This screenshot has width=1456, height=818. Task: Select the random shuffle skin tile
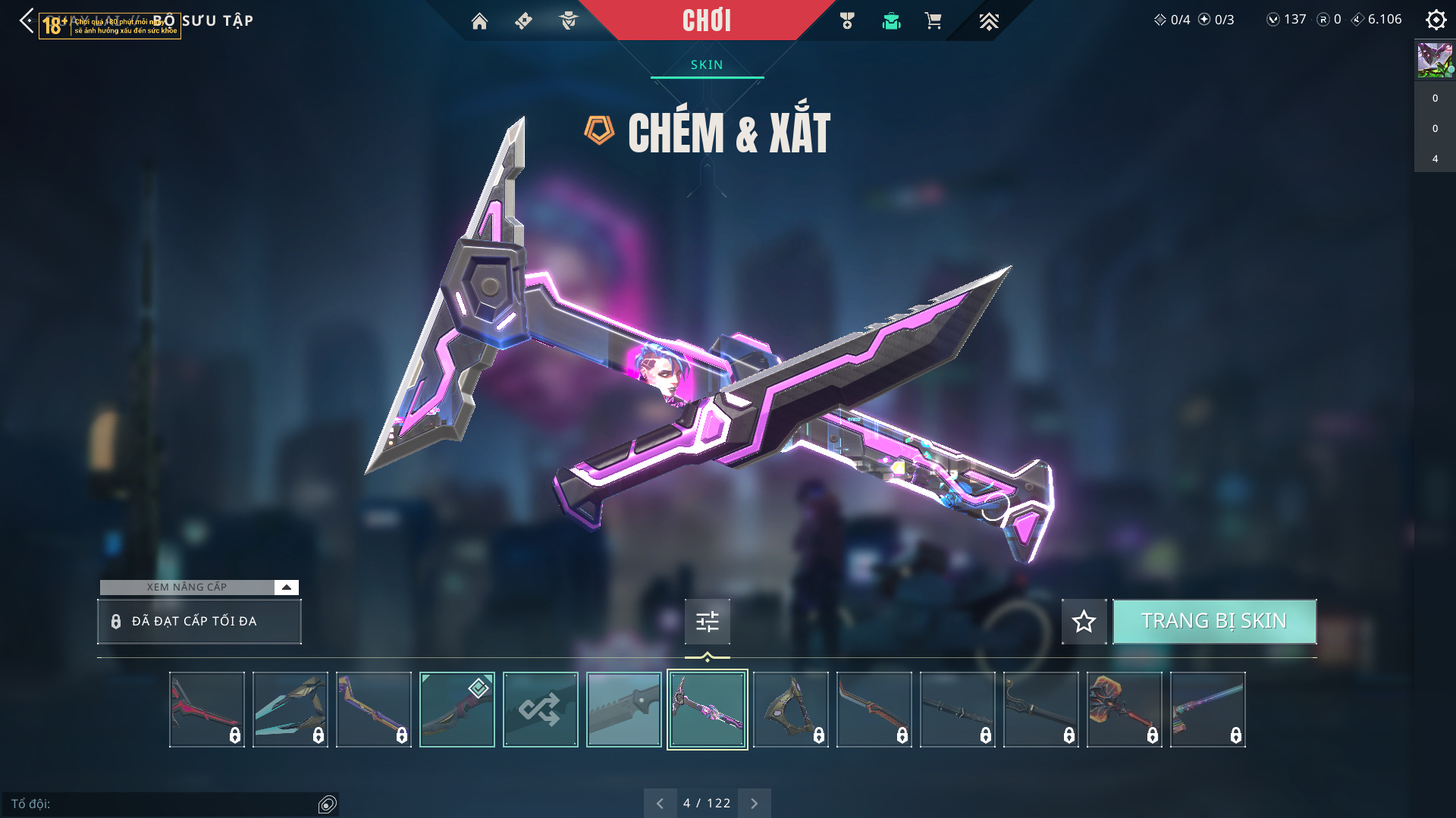(x=540, y=710)
